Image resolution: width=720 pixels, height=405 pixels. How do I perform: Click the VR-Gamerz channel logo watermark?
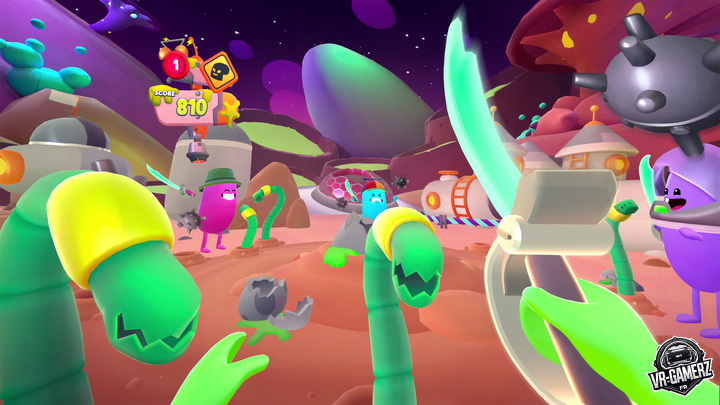click(x=680, y=367)
